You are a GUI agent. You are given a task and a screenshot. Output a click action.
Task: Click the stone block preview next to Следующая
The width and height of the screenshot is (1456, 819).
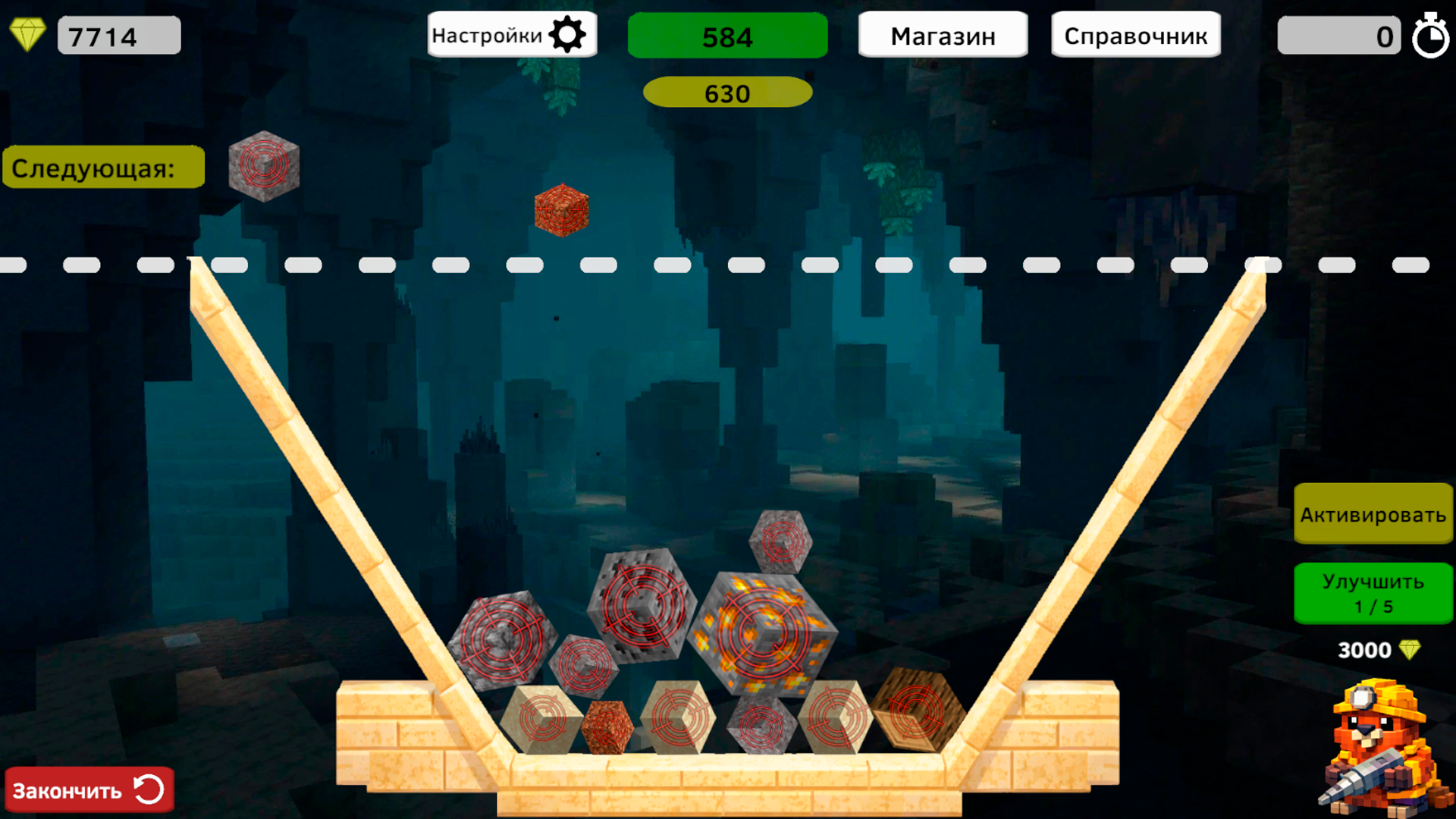(265, 166)
